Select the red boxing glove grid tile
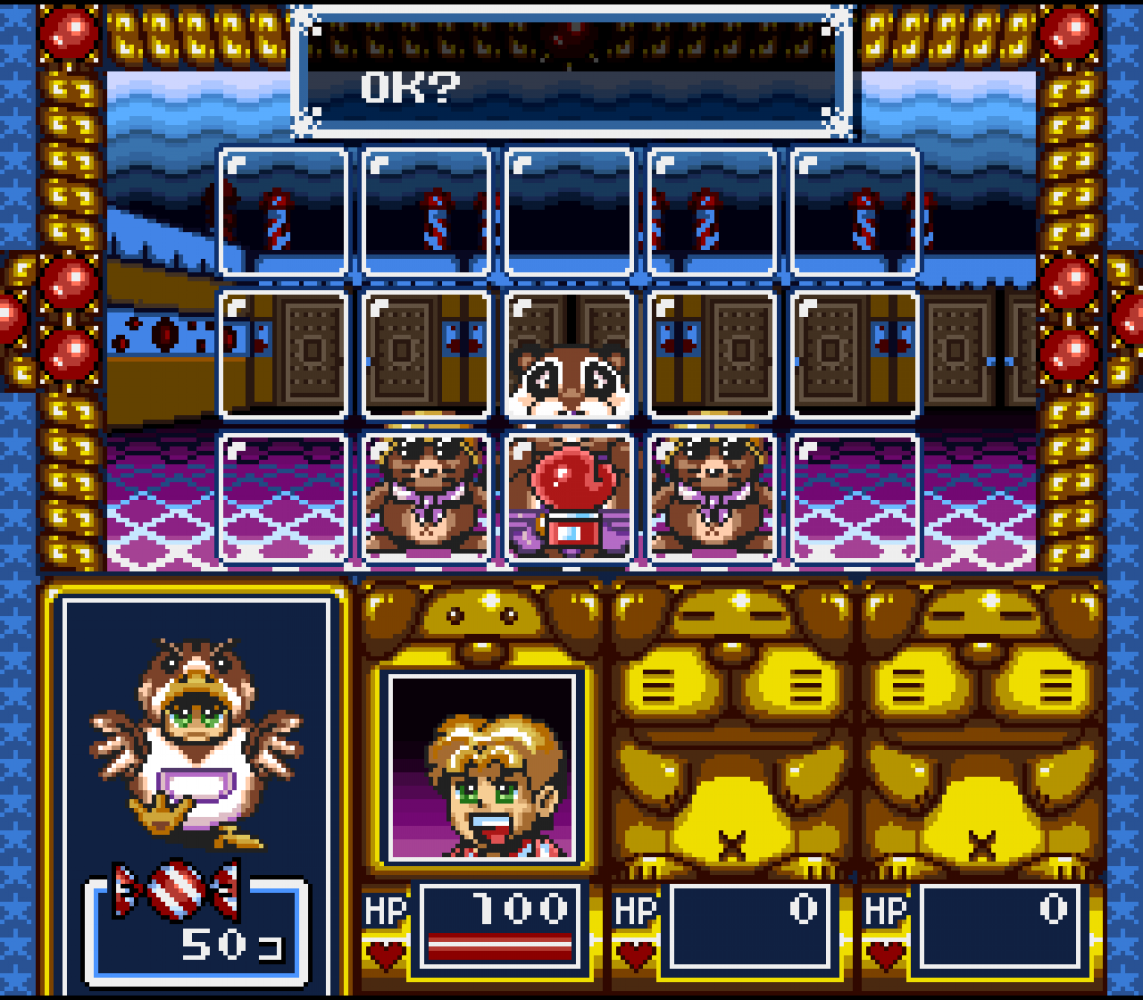 pos(569,495)
